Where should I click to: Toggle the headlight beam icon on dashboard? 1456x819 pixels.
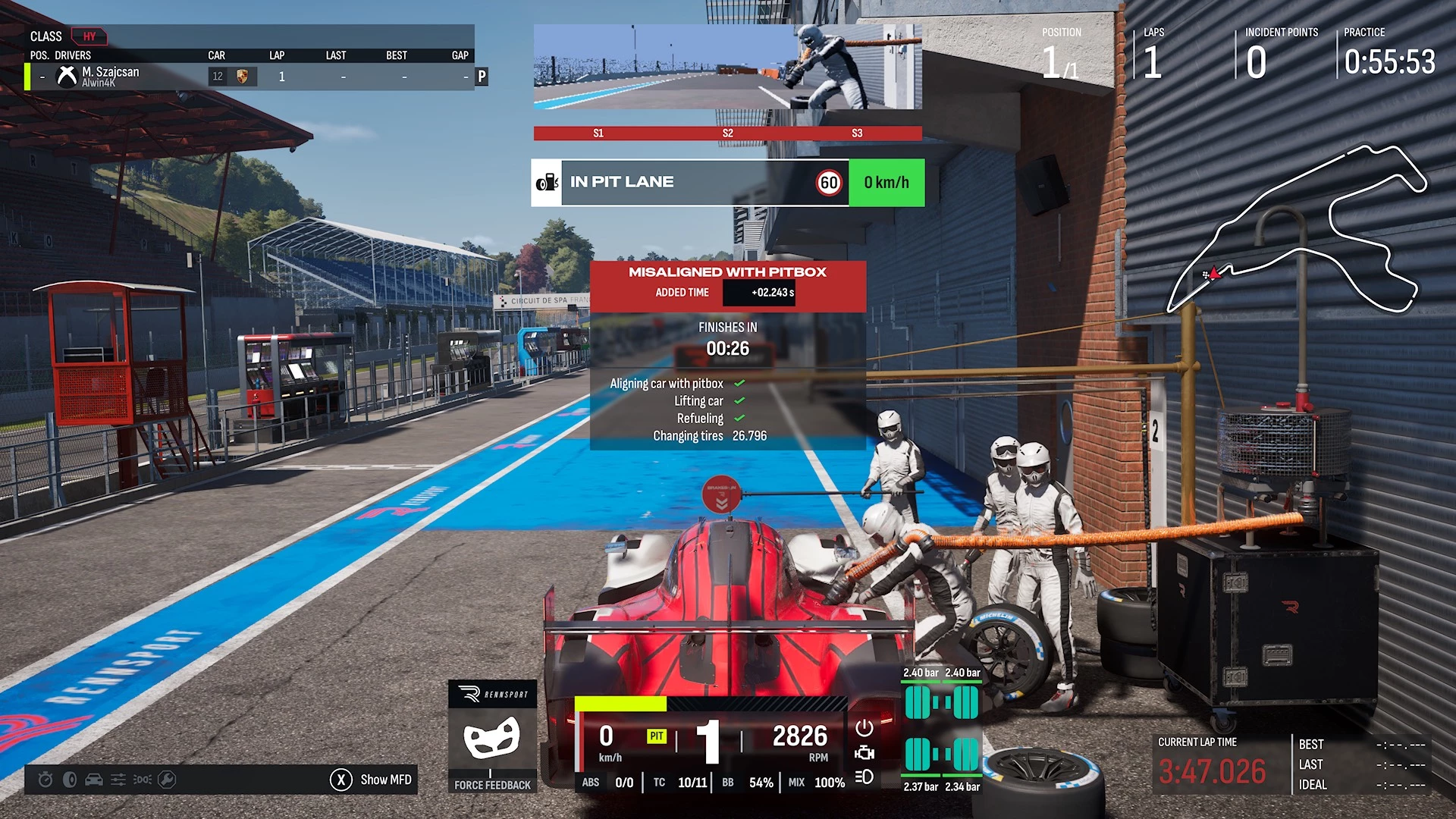864,777
